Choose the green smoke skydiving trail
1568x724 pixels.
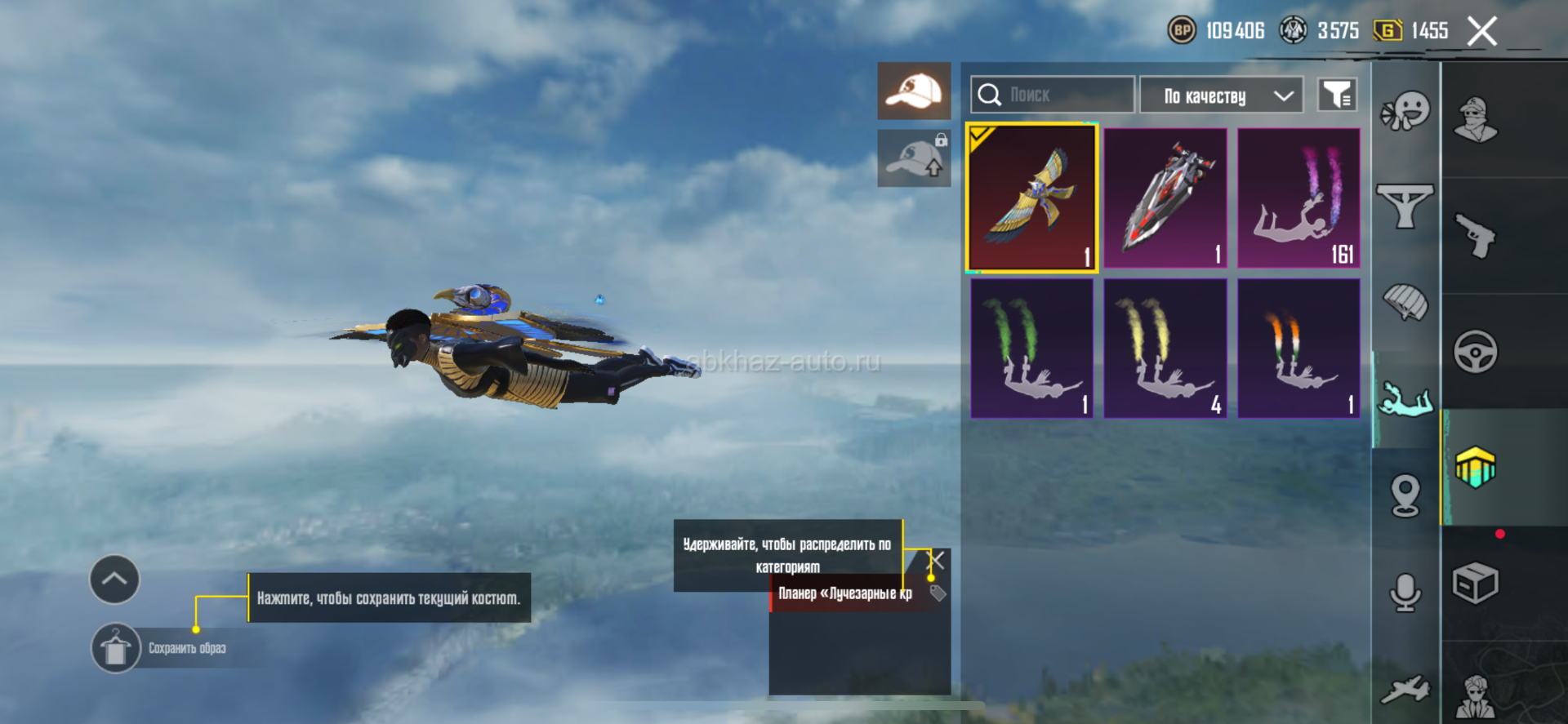pos(1031,349)
